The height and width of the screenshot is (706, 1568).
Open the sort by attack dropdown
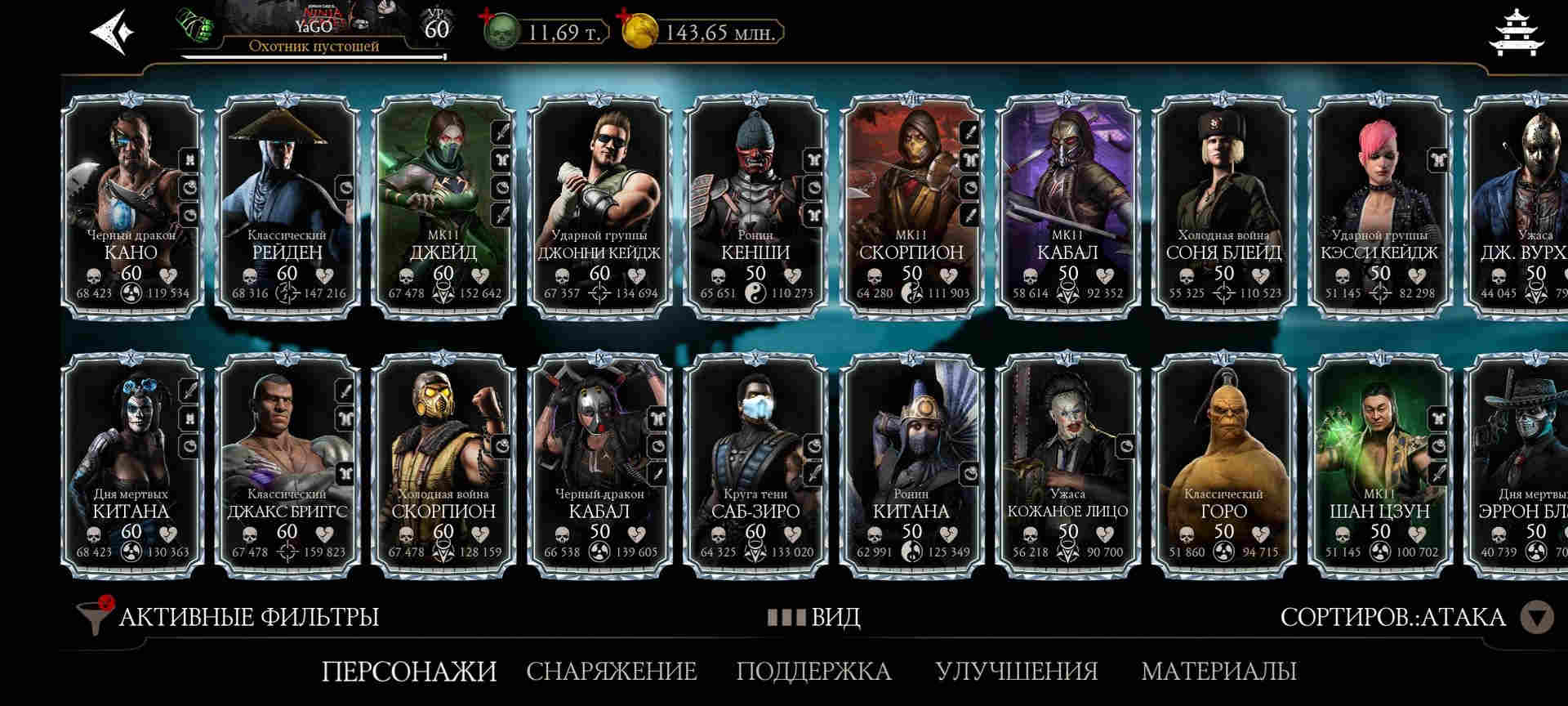point(1535,617)
